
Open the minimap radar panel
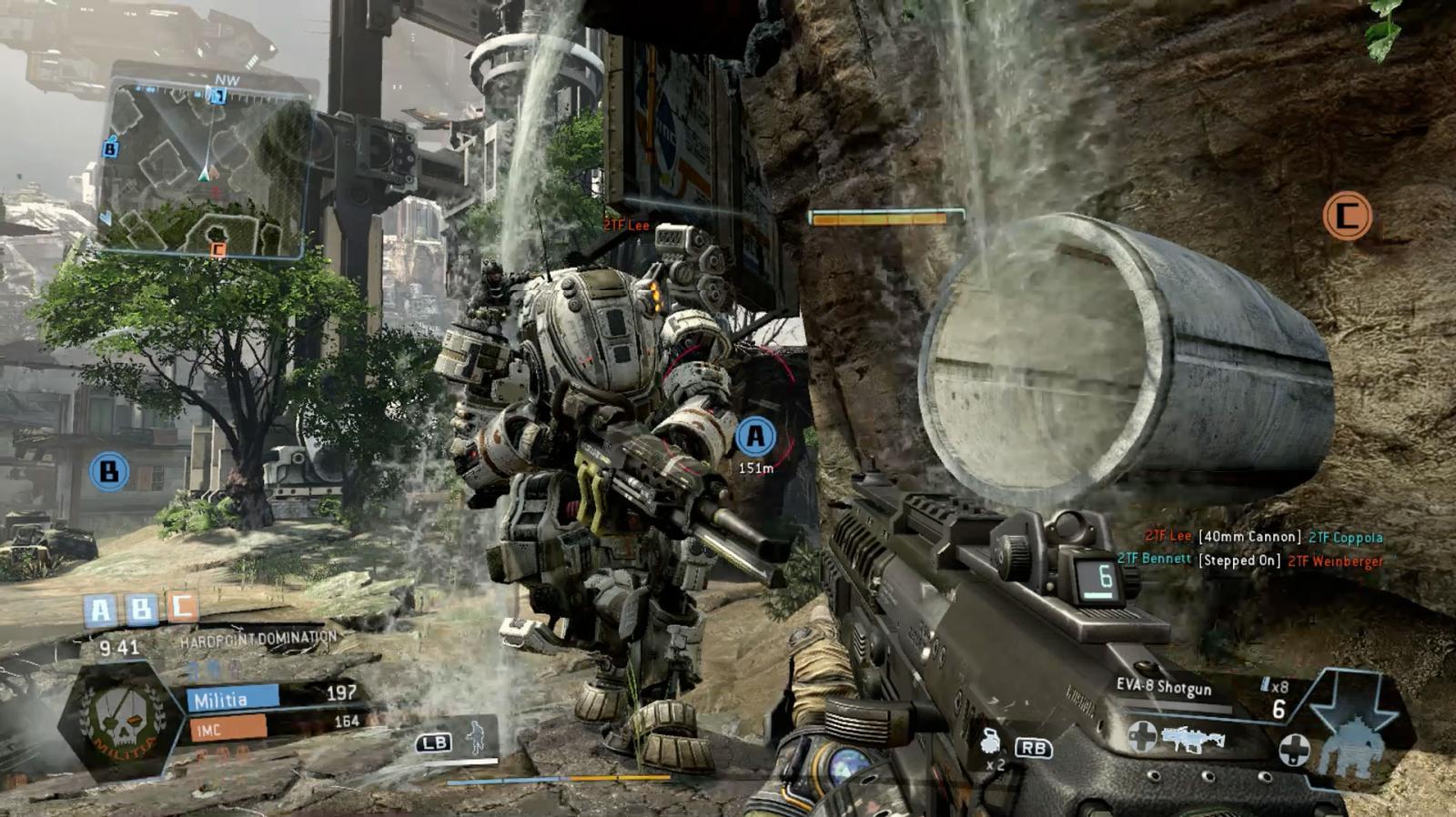204,166
